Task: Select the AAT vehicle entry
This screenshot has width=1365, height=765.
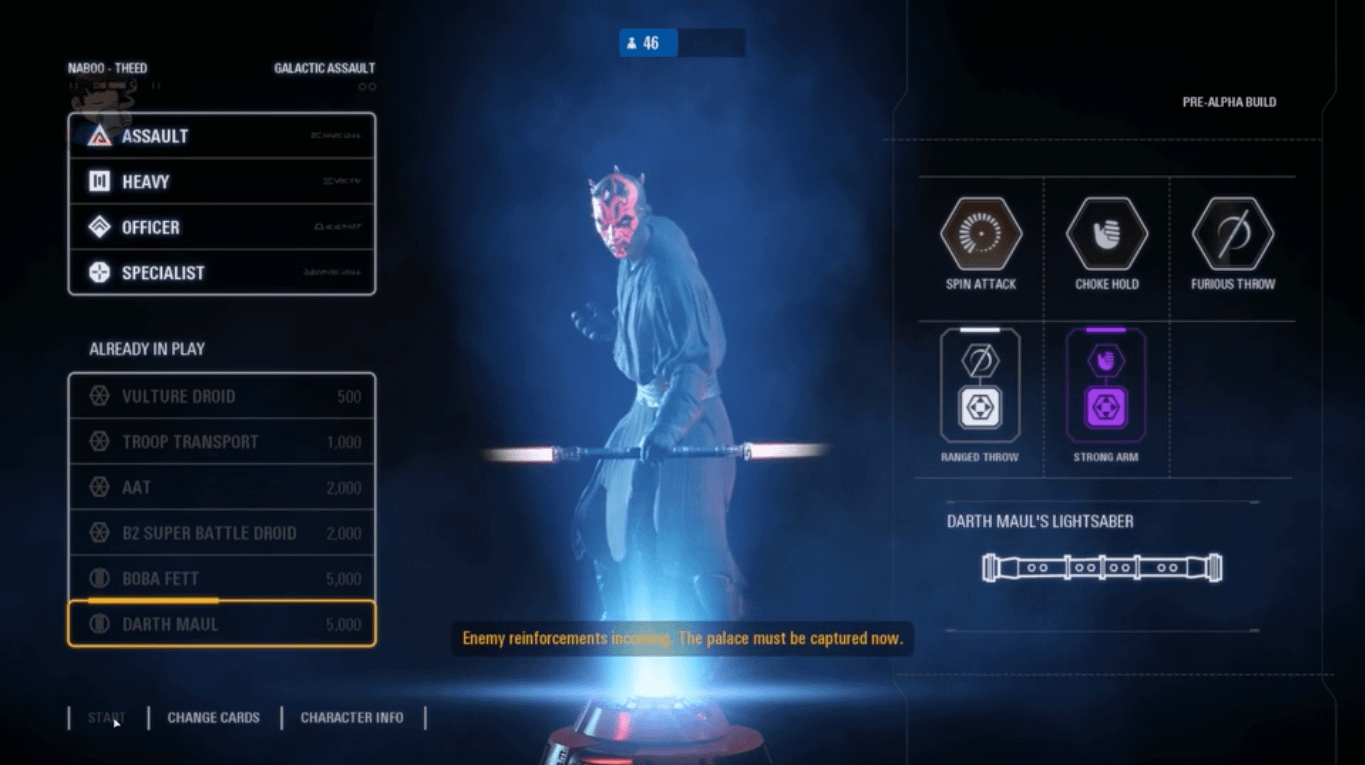Action: tap(221, 488)
